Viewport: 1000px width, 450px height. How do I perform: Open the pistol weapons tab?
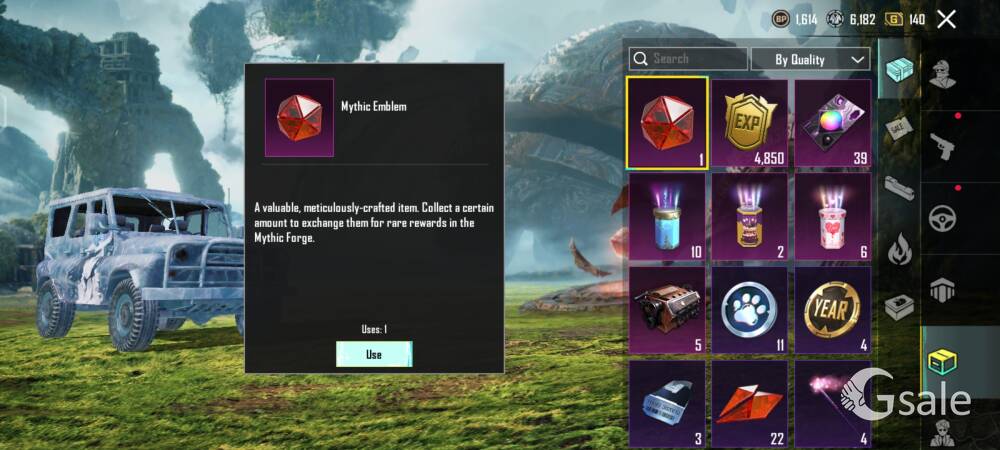[x=942, y=146]
